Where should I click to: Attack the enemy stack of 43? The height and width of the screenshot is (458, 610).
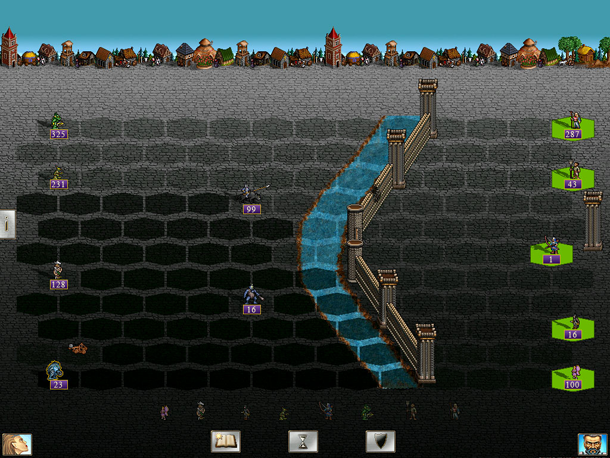pyautogui.click(x=573, y=173)
